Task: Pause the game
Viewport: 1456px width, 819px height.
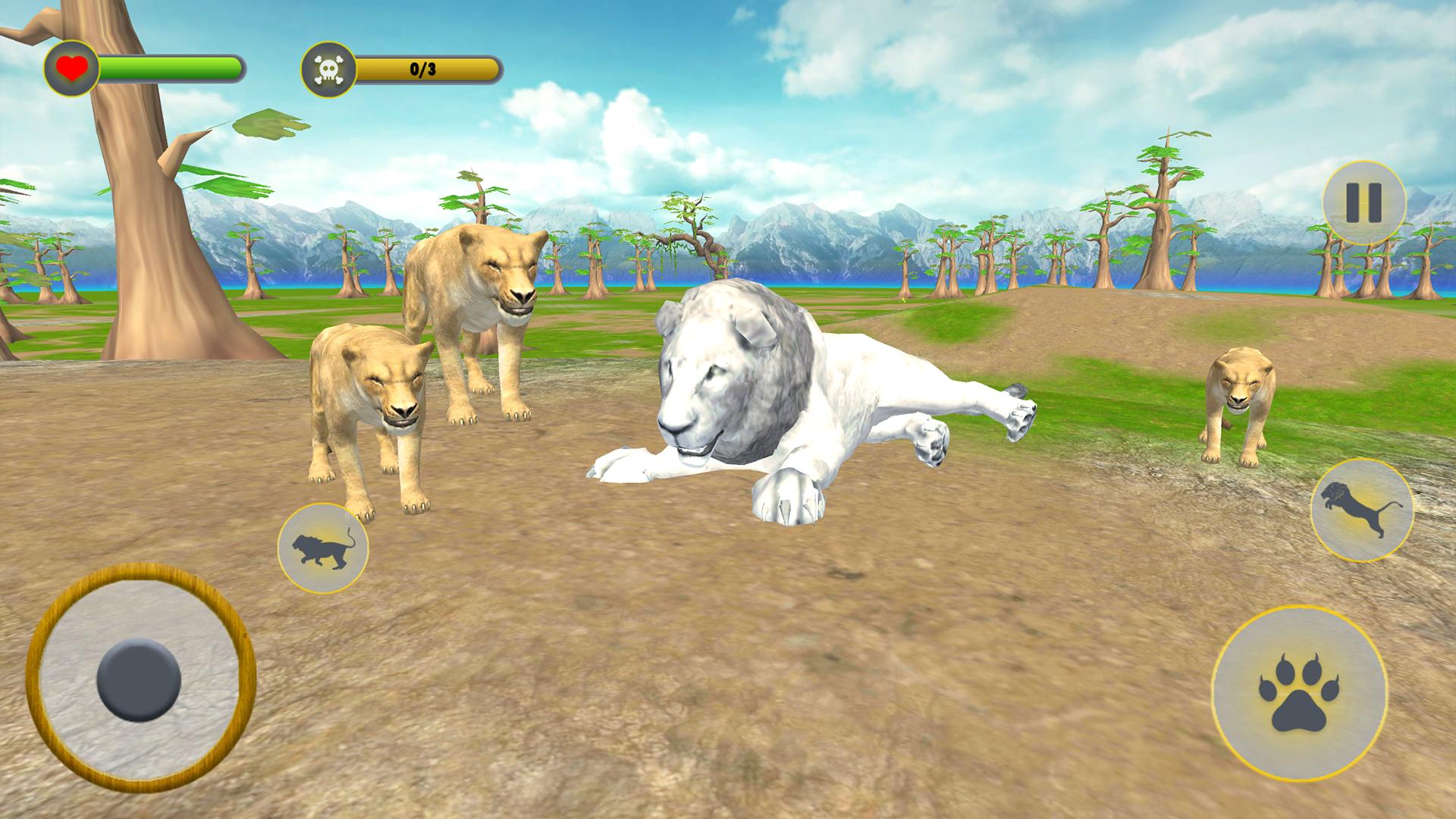Action: (1363, 202)
